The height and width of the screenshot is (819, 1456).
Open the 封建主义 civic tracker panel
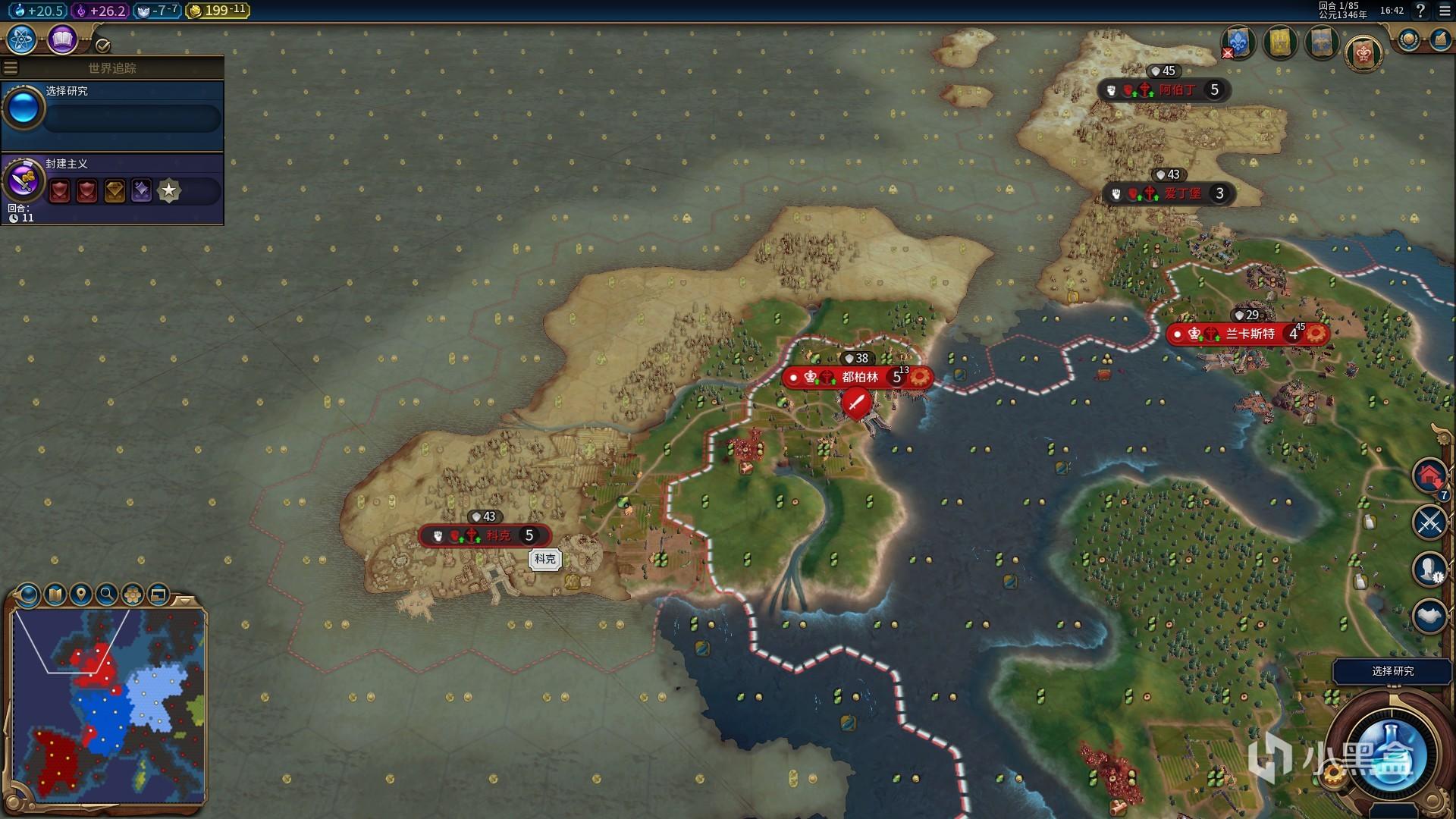[x=112, y=189]
